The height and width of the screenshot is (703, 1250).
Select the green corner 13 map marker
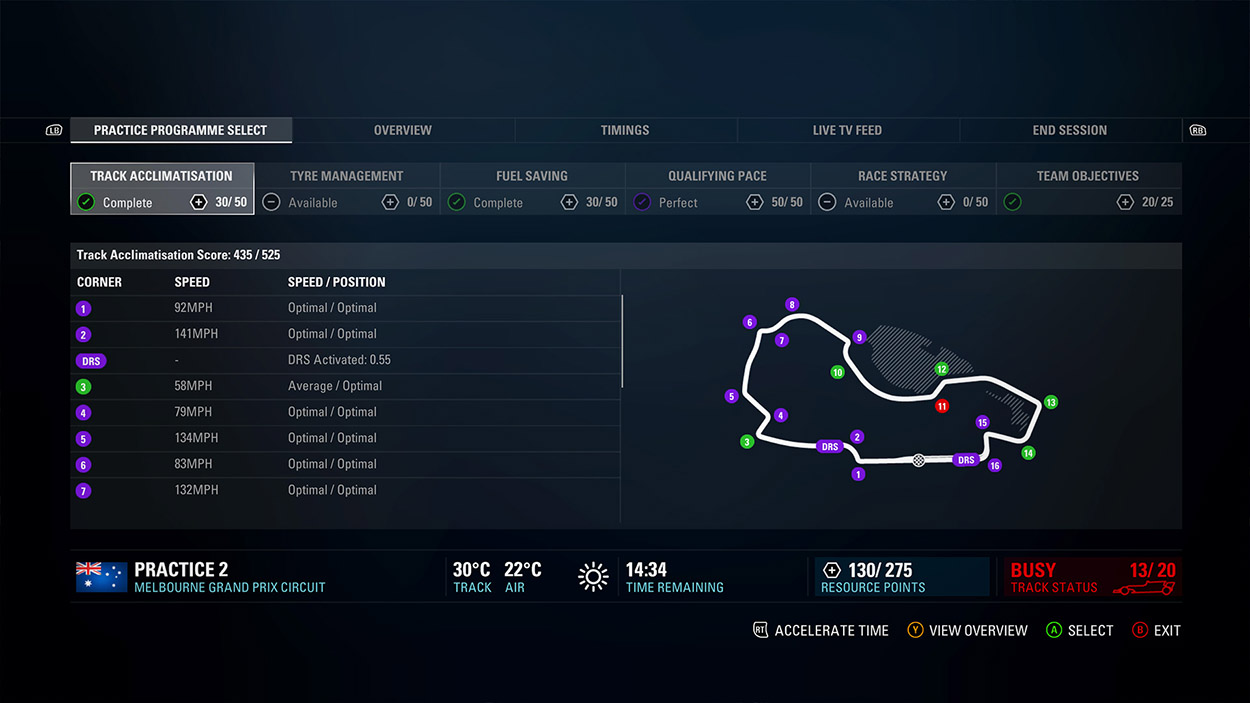[x=1050, y=402]
